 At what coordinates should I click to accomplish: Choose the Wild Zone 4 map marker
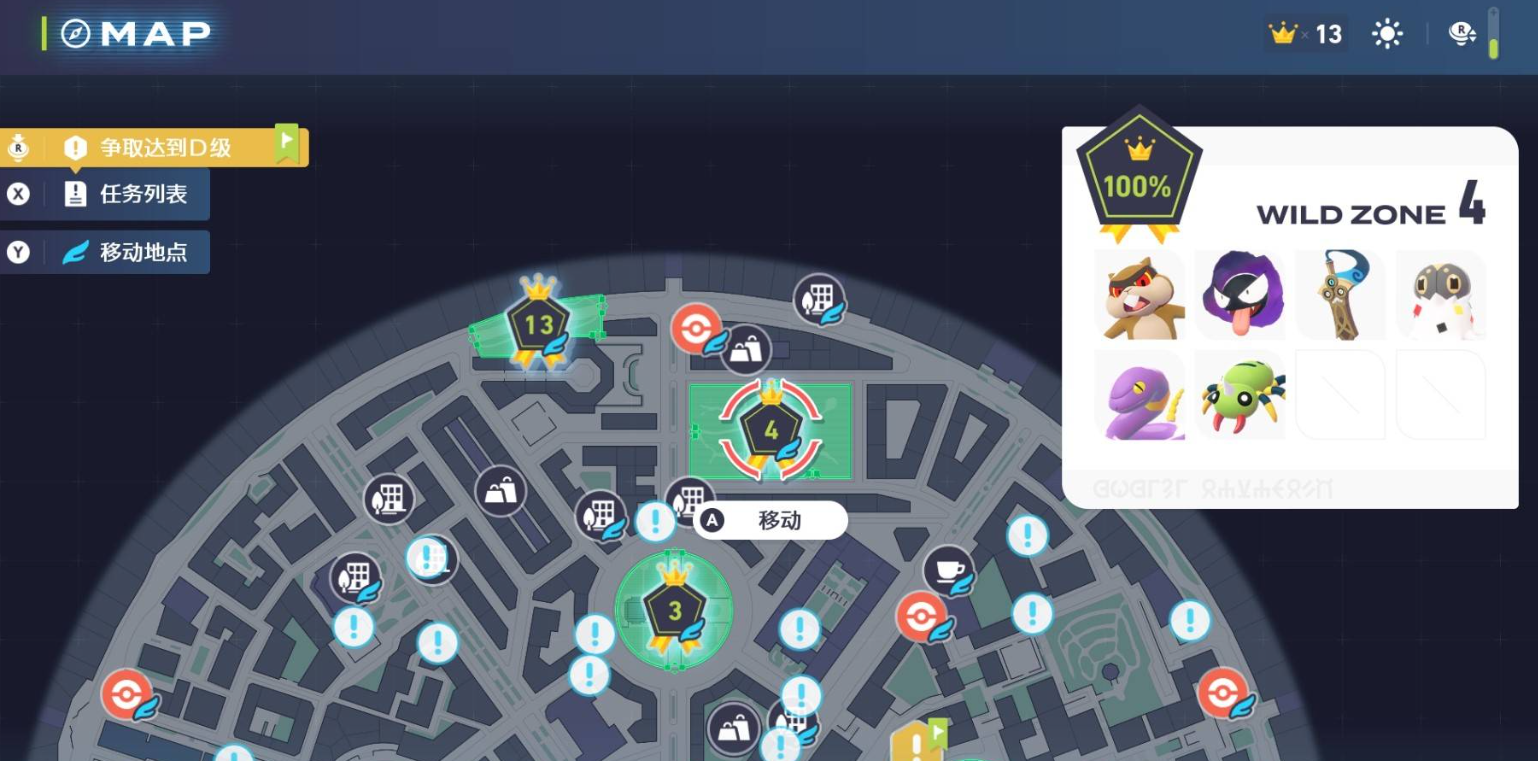point(770,432)
